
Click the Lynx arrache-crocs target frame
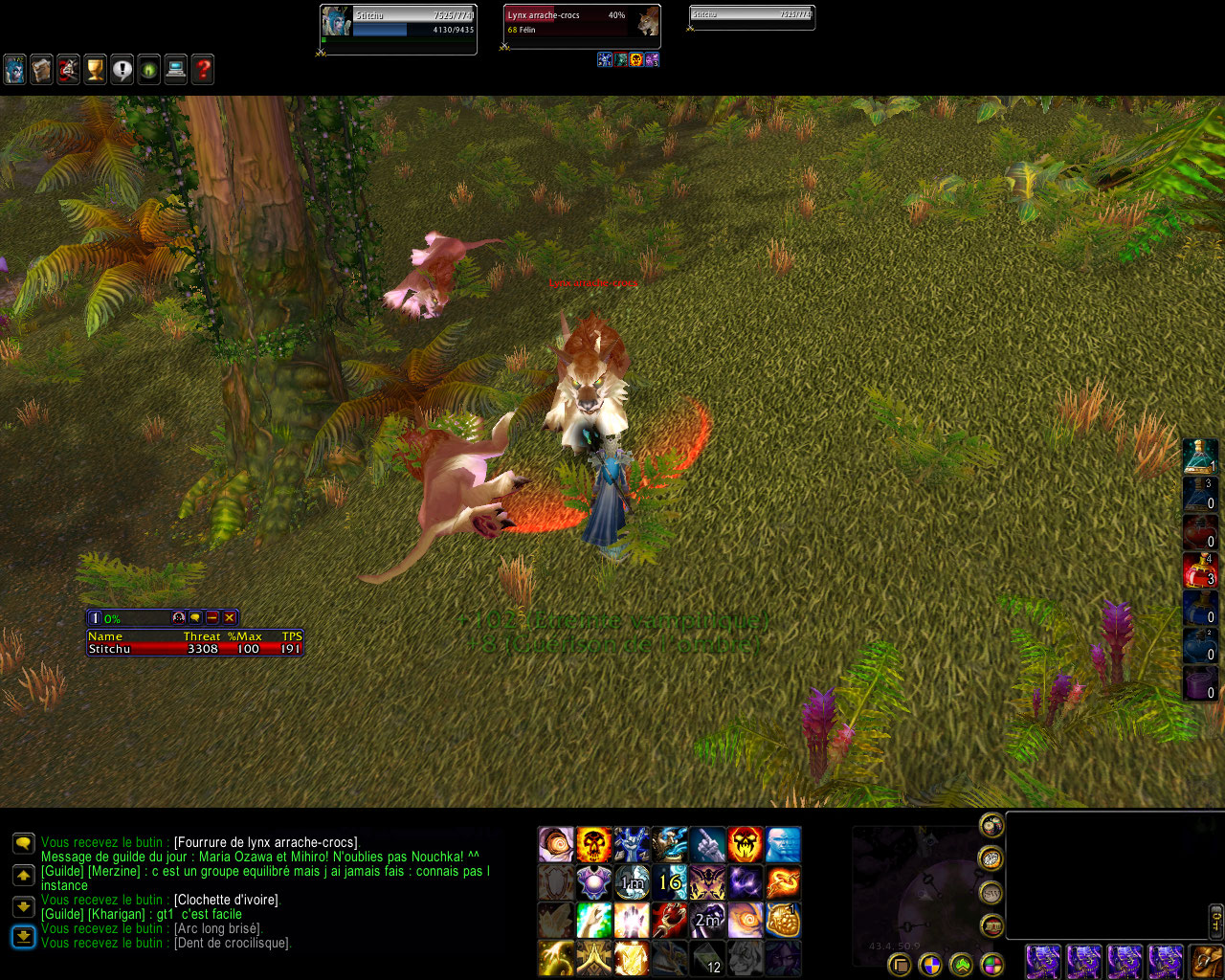tap(582, 23)
